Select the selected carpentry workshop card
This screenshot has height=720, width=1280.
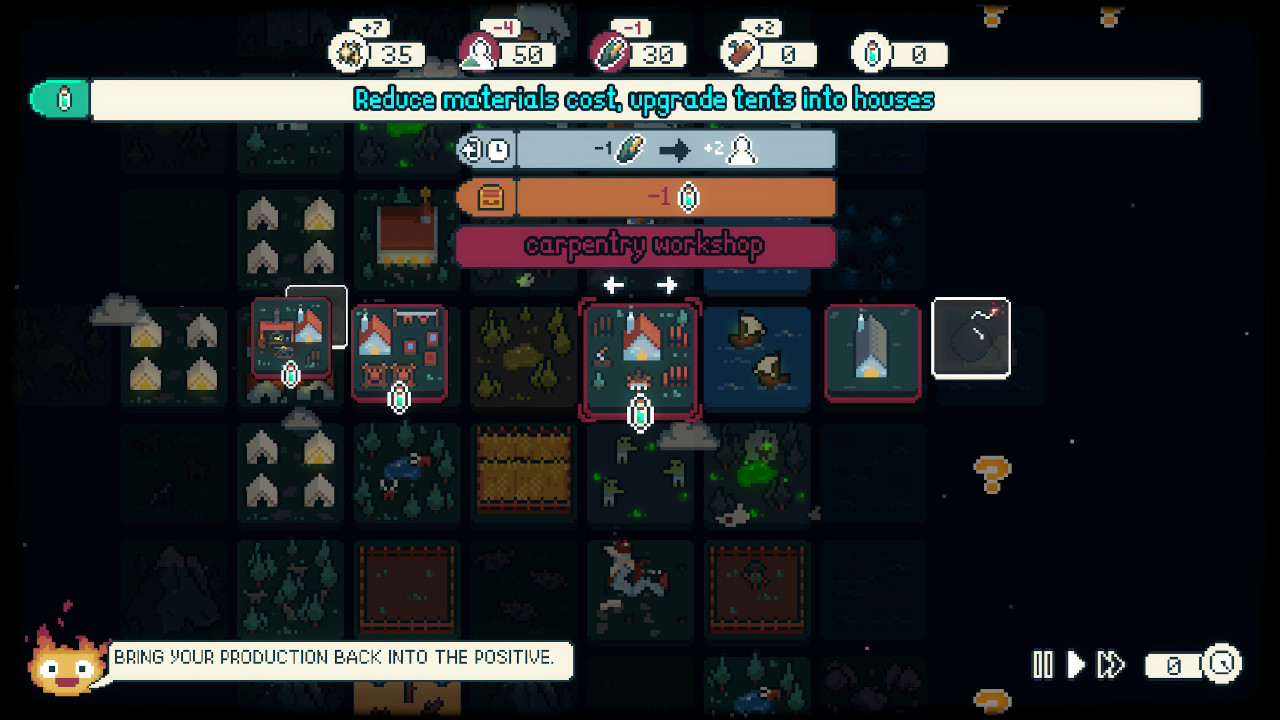638,358
